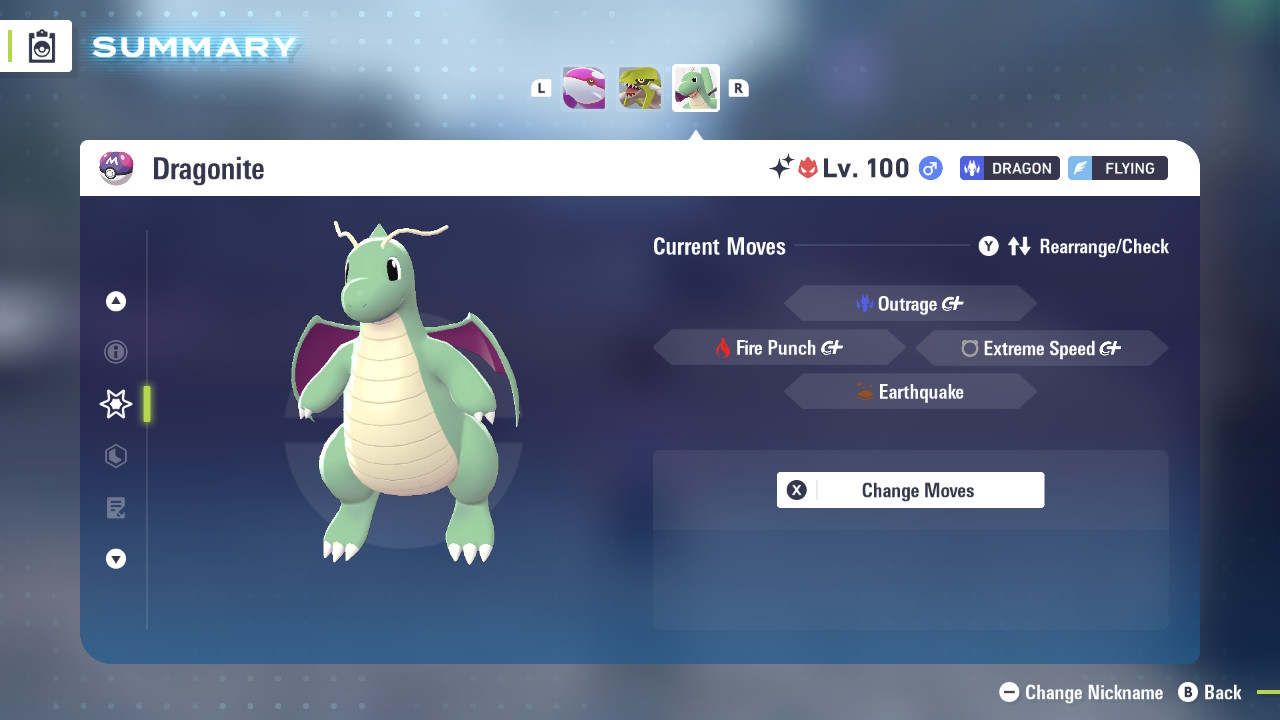Click the down arrow below the sidebar icons
This screenshot has width=1280, height=720.
pos(115,559)
